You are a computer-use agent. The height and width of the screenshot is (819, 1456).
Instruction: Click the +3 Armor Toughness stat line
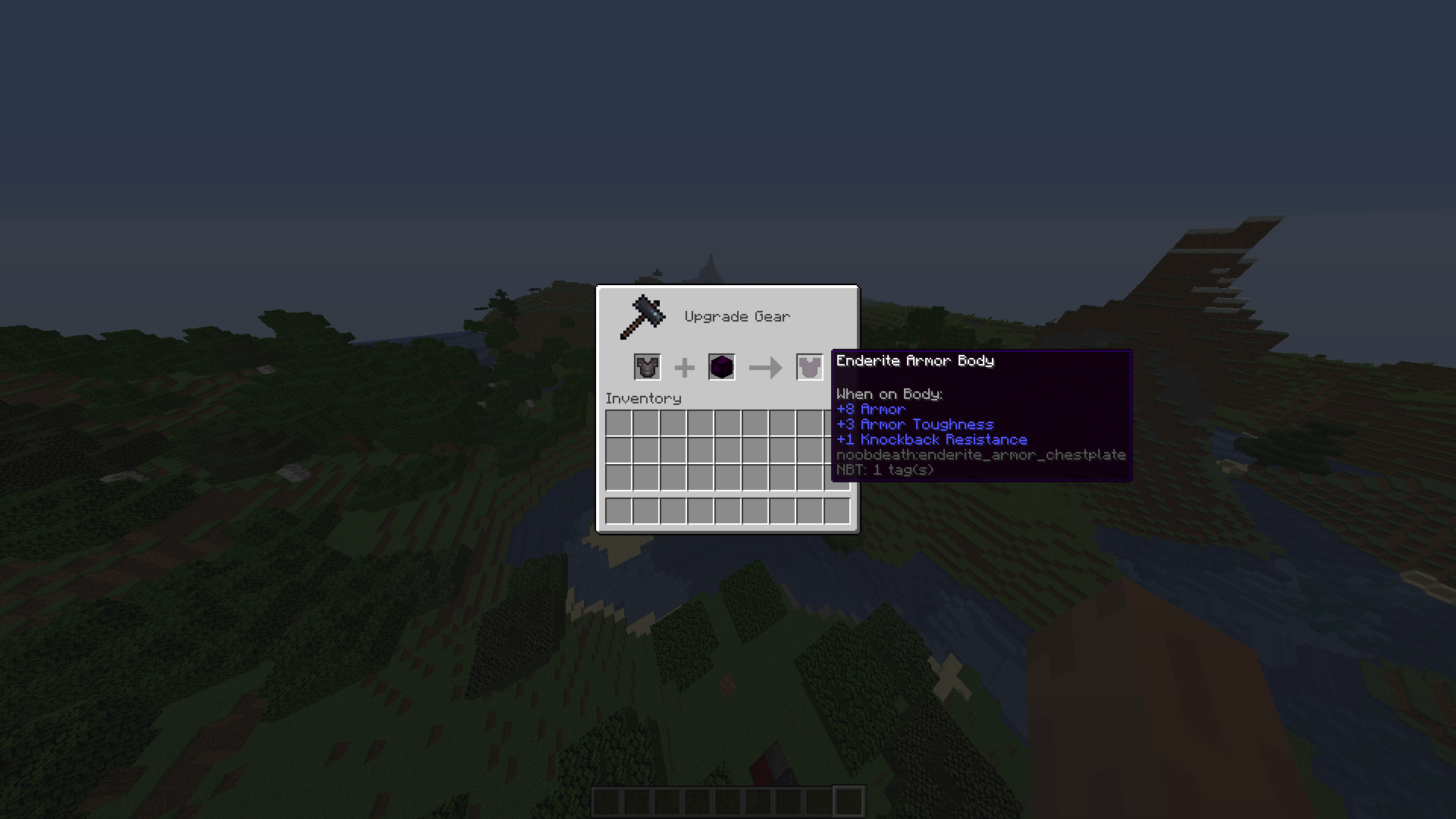[x=915, y=424]
